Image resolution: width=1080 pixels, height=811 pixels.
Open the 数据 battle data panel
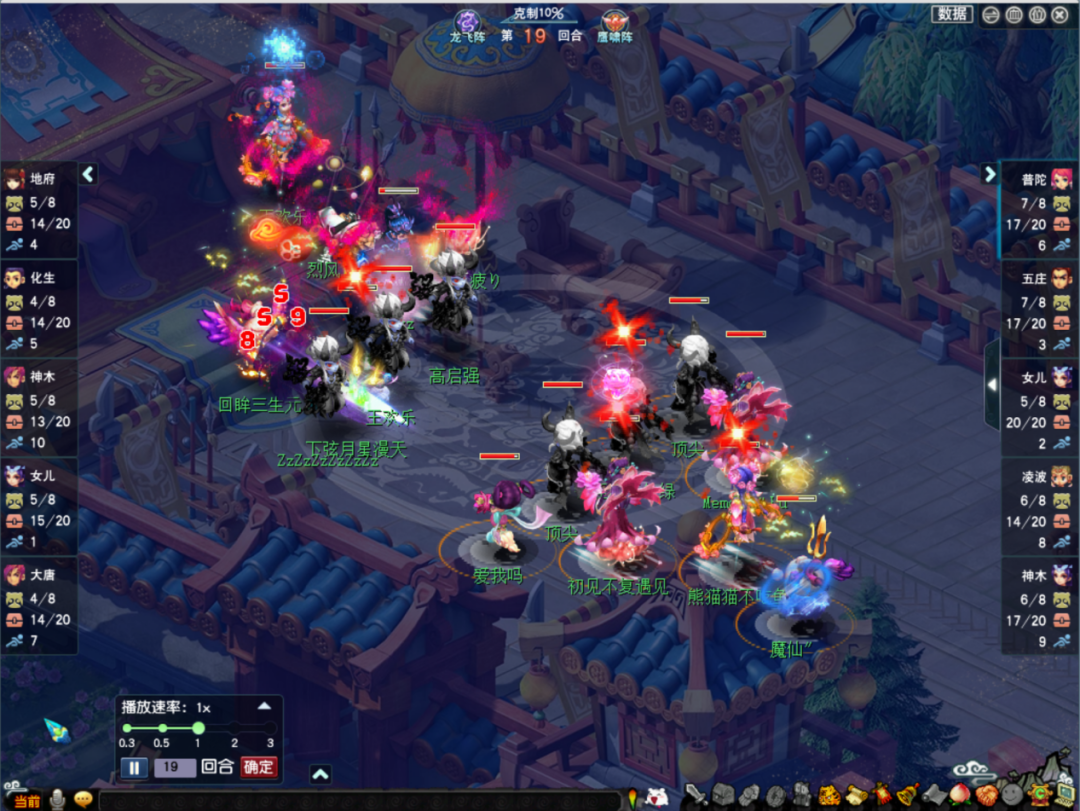[952, 14]
